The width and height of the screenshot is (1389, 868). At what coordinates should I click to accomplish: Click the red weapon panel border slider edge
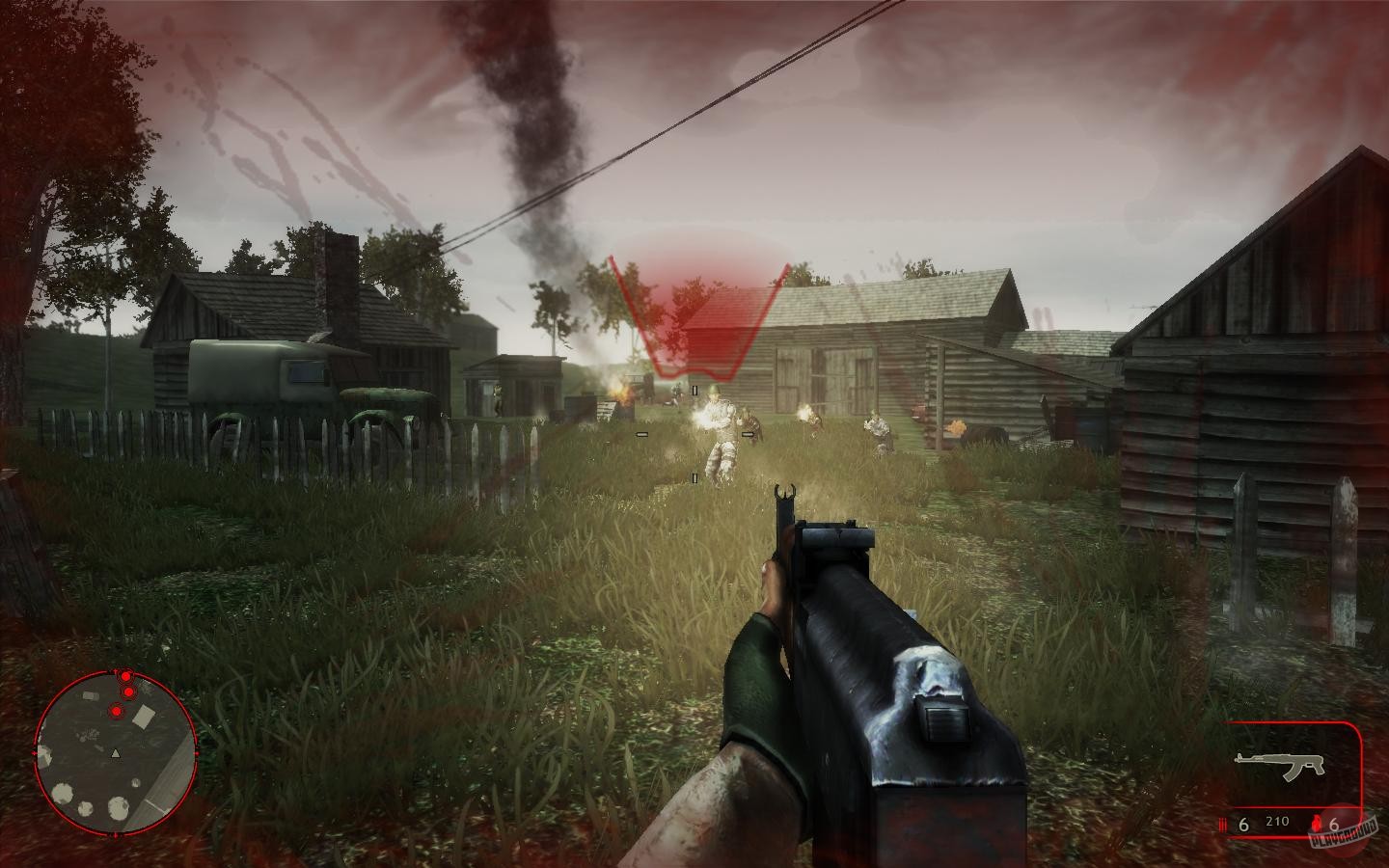click(1360, 773)
